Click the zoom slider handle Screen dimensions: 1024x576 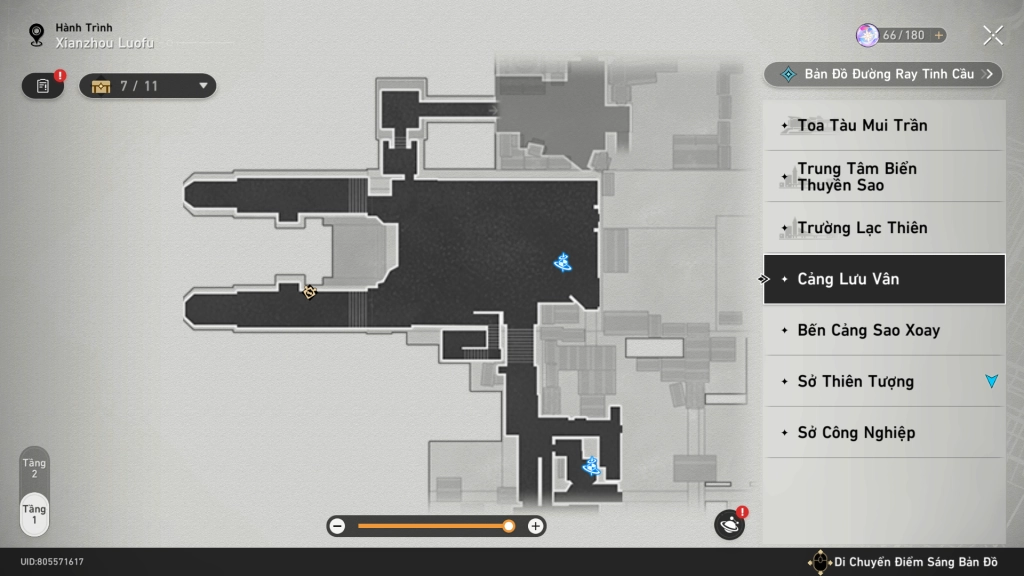[x=509, y=526]
